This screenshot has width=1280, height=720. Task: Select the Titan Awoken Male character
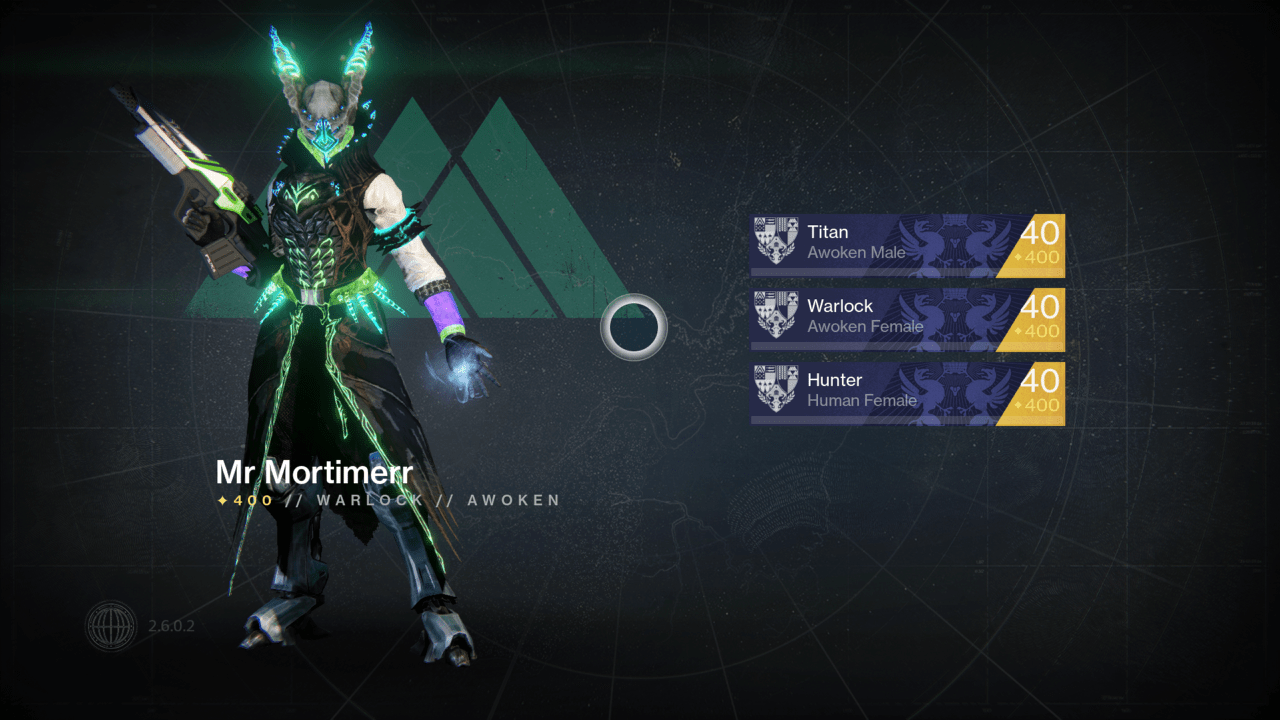[907, 244]
